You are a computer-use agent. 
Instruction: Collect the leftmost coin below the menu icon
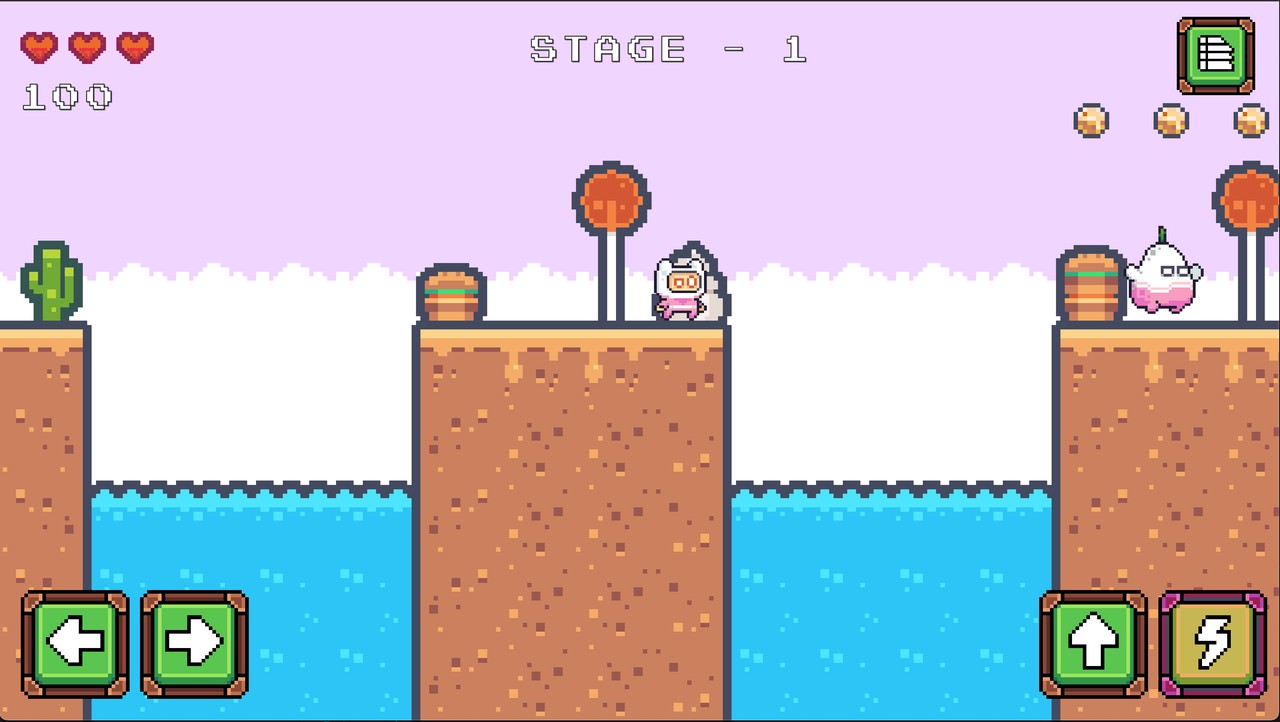click(1092, 120)
